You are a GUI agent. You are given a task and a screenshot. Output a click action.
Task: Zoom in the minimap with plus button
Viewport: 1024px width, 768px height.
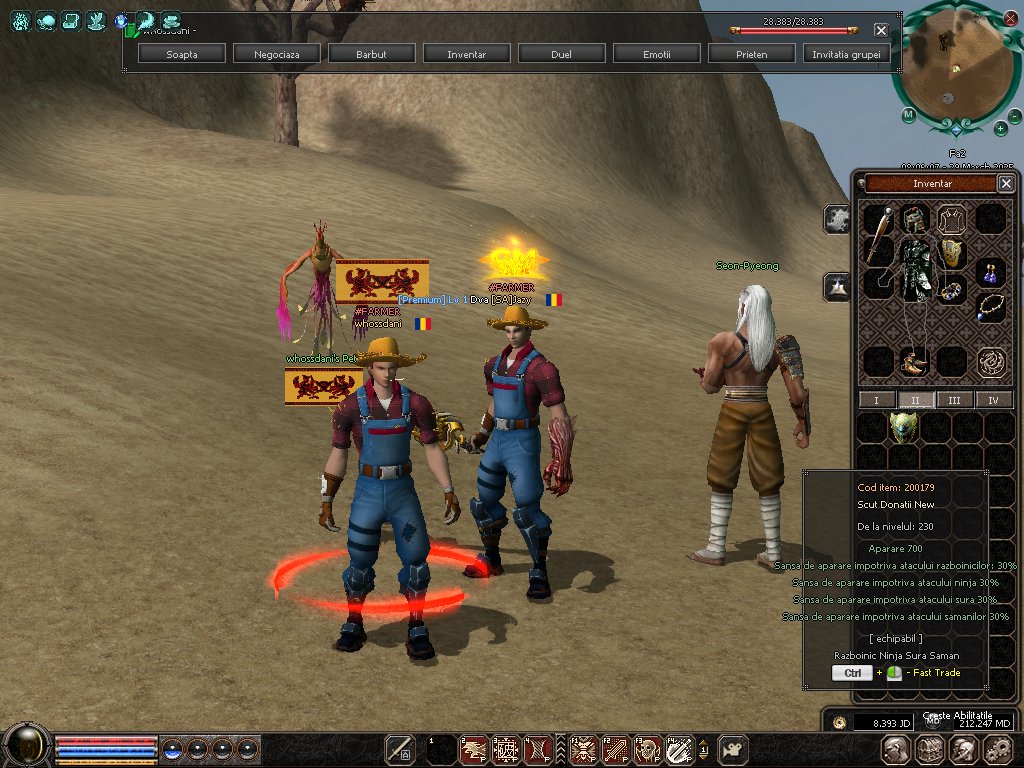click(1000, 127)
